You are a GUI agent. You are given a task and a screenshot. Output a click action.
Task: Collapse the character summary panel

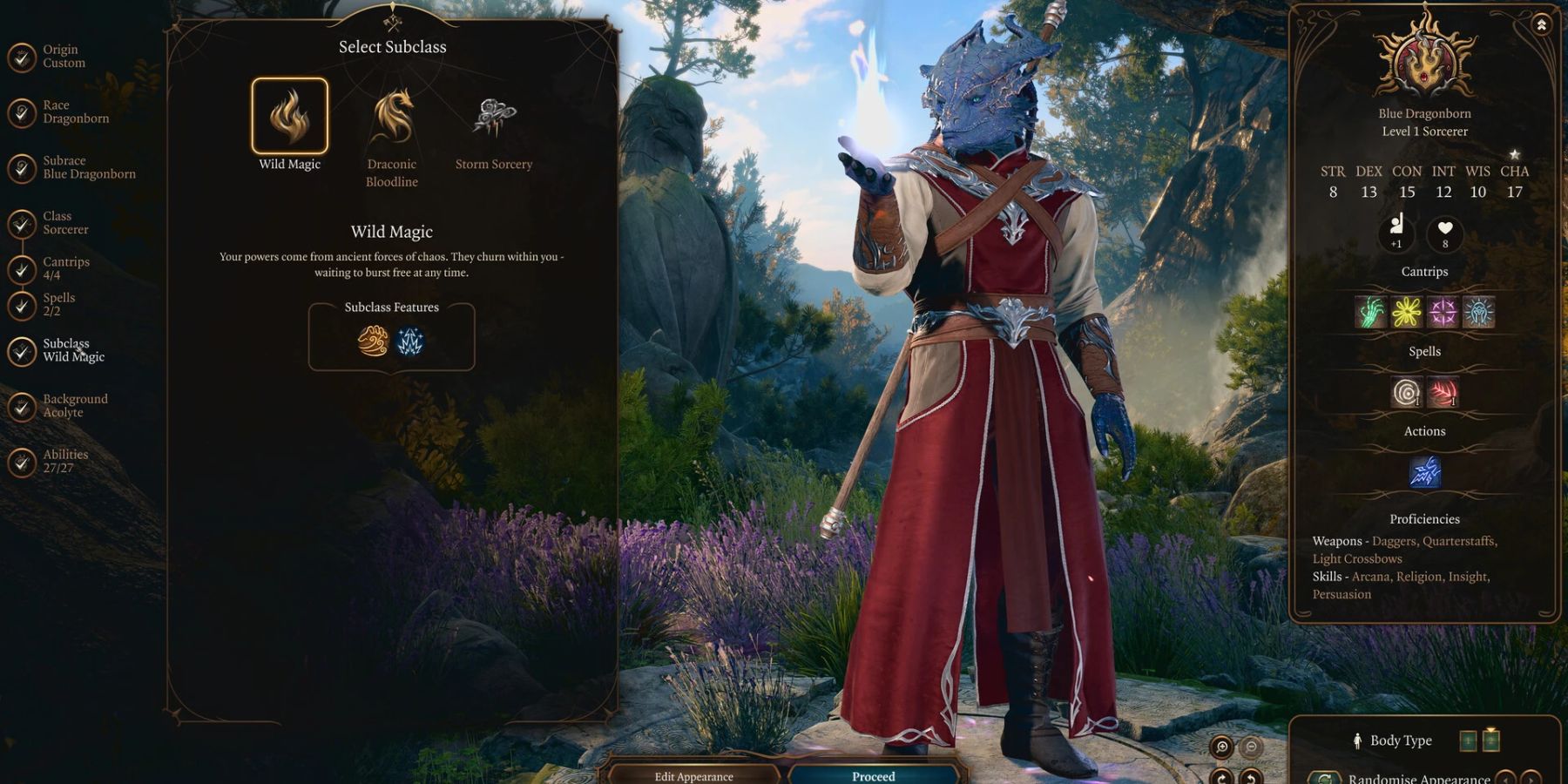click(1541, 25)
